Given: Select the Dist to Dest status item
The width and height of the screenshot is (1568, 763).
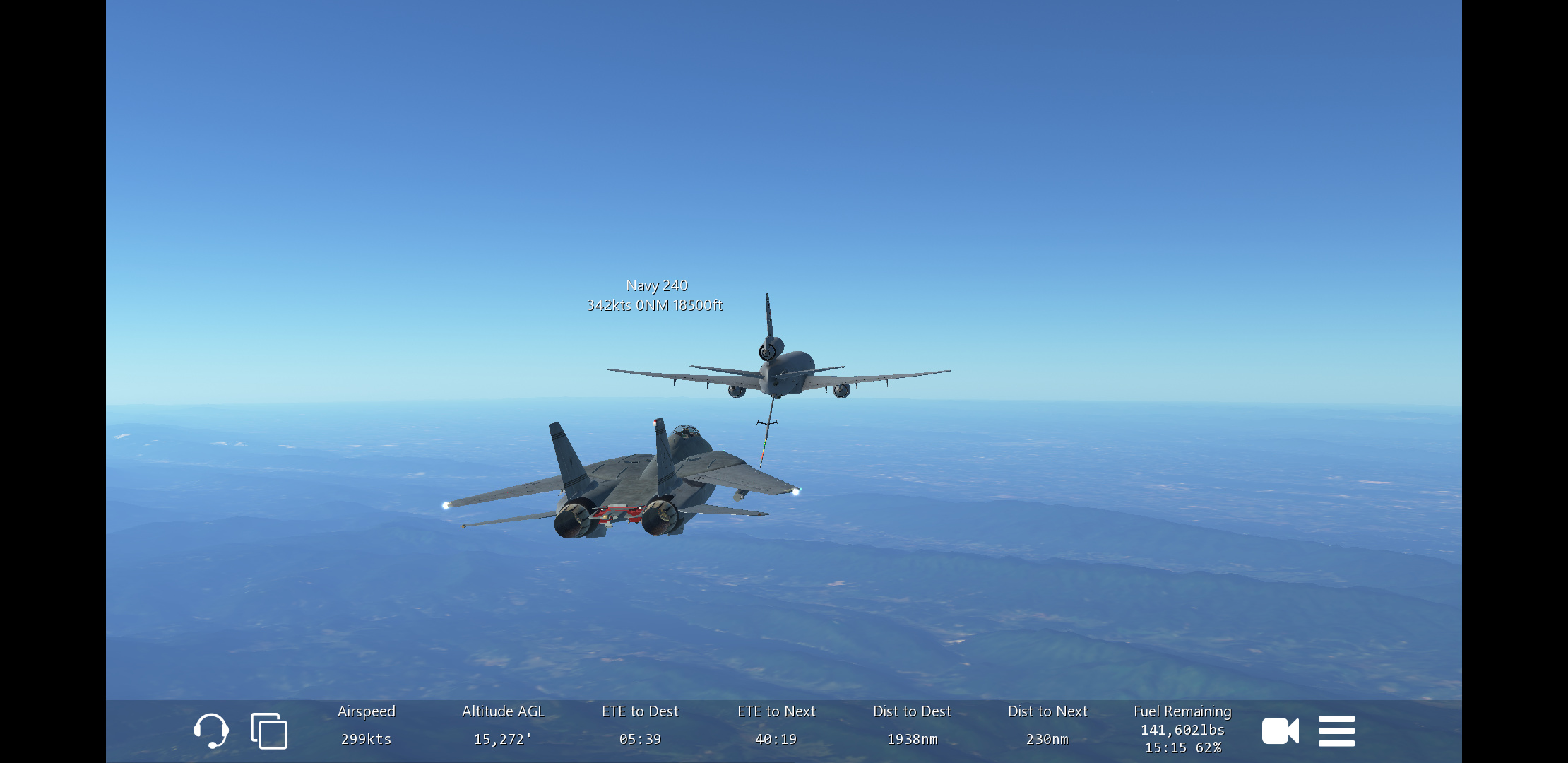Looking at the screenshot, I should [x=912, y=726].
